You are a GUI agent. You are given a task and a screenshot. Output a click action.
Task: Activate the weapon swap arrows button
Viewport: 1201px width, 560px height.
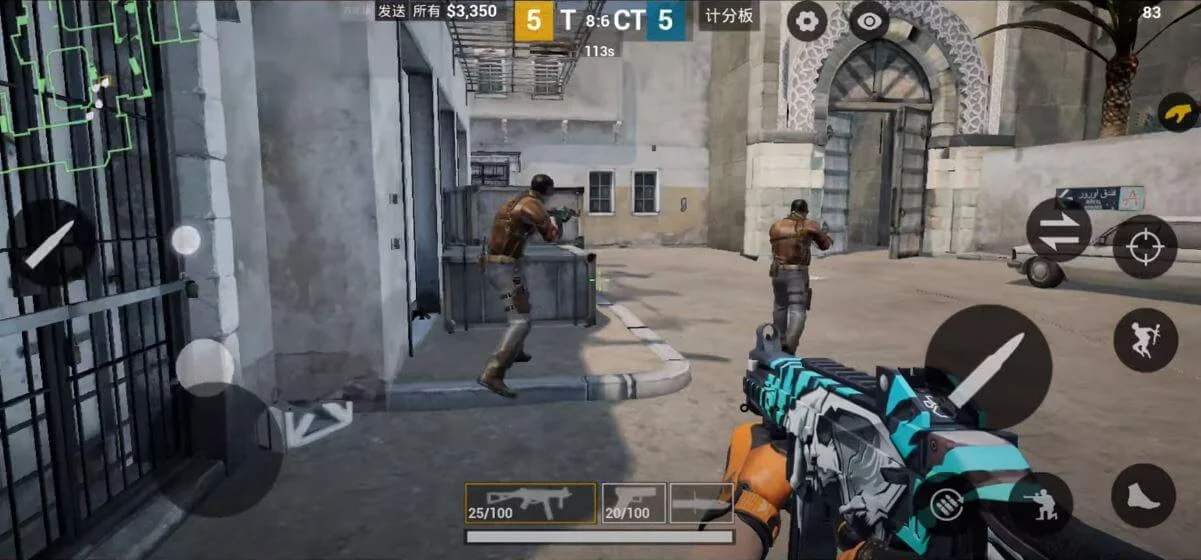[1058, 230]
